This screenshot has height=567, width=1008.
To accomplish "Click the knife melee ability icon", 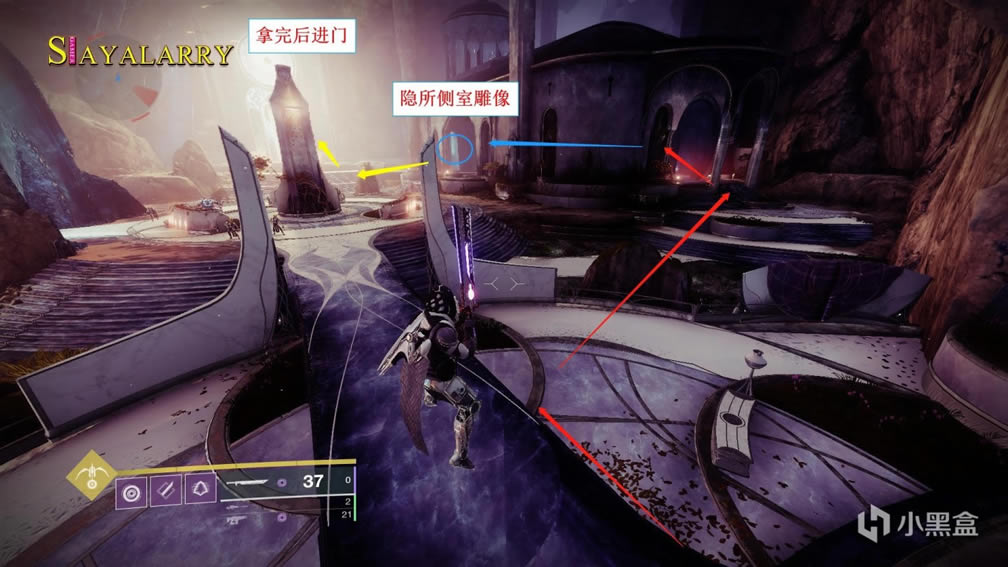I will pyautogui.click(x=165, y=491).
